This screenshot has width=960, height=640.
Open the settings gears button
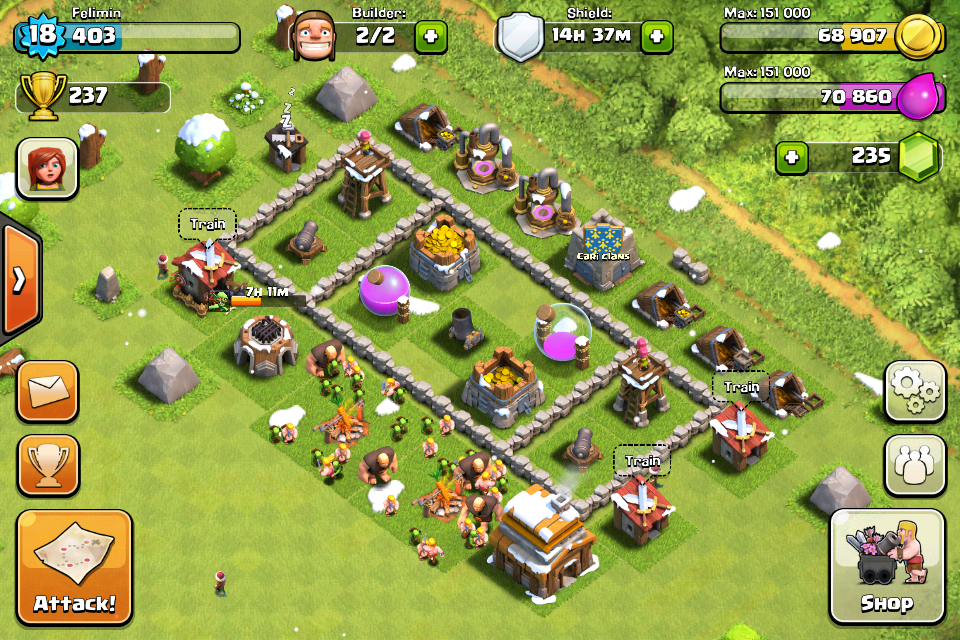(x=914, y=391)
